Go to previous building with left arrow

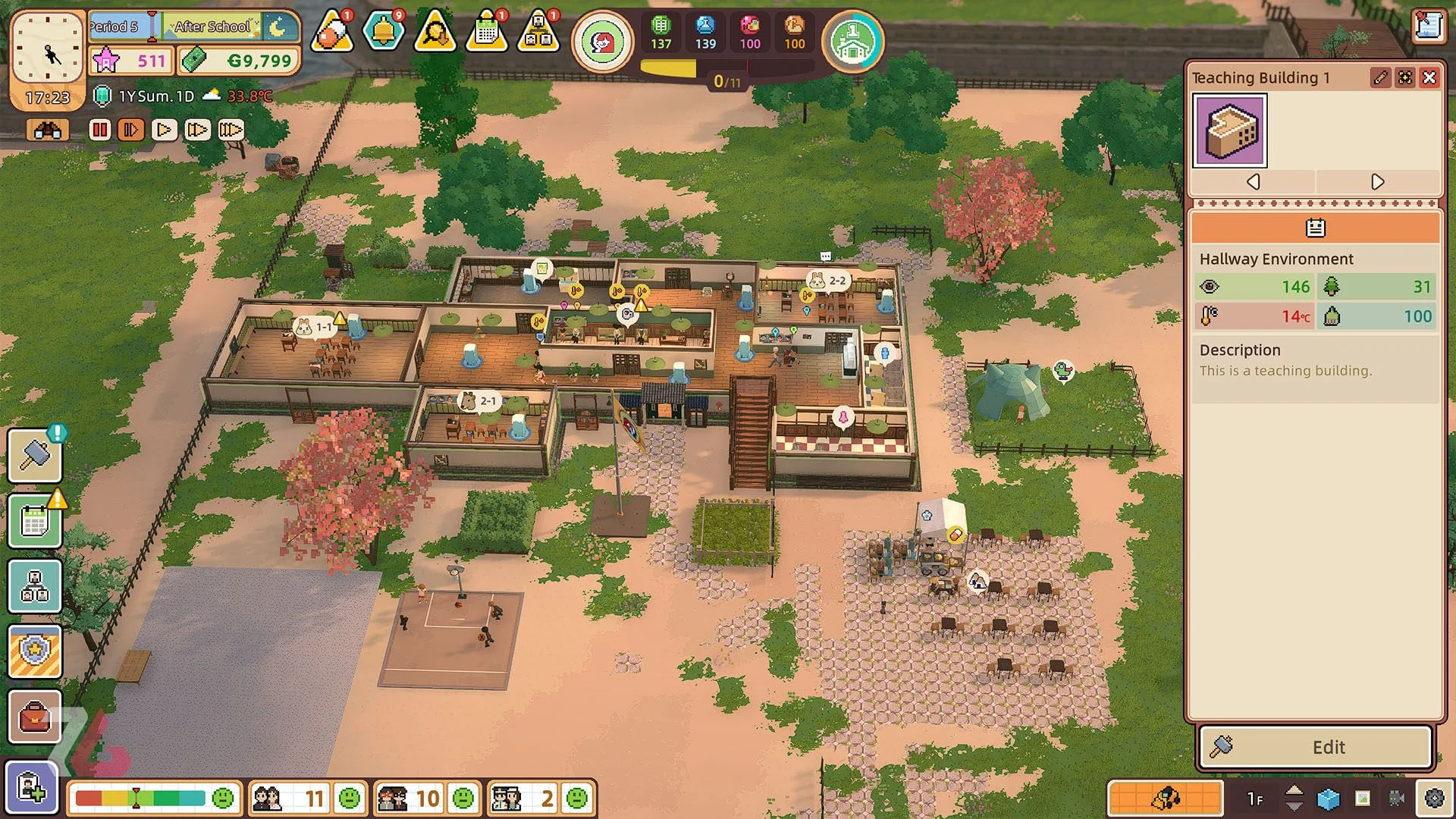tap(1254, 182)
